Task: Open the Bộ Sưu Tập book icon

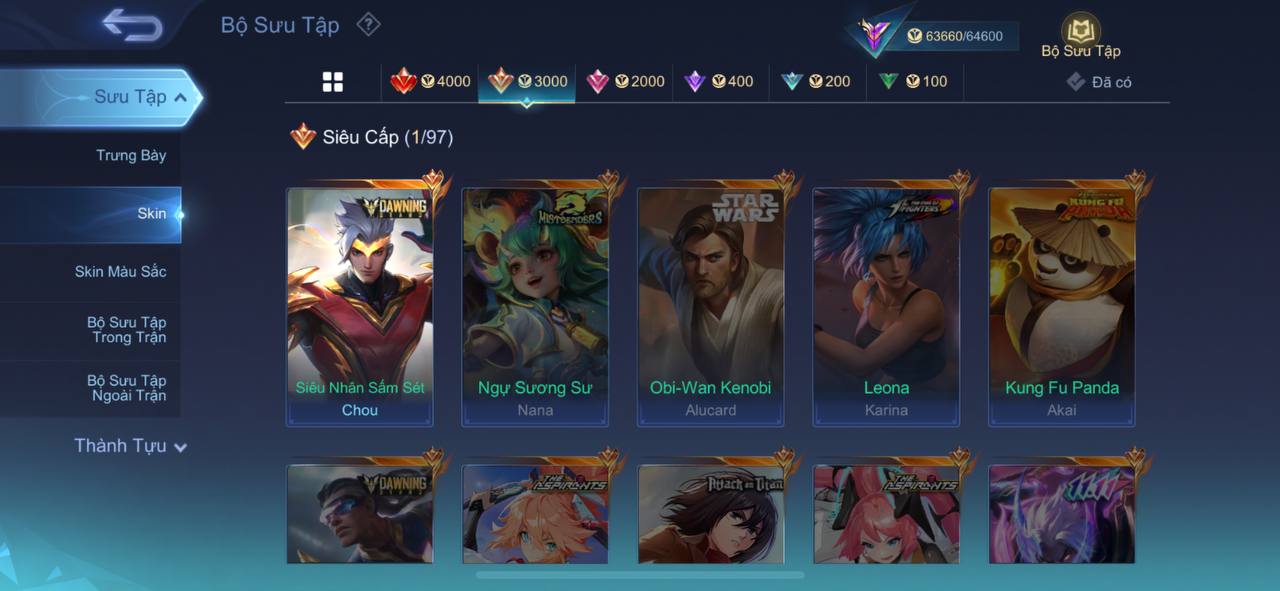Action: coord(1081,36)
